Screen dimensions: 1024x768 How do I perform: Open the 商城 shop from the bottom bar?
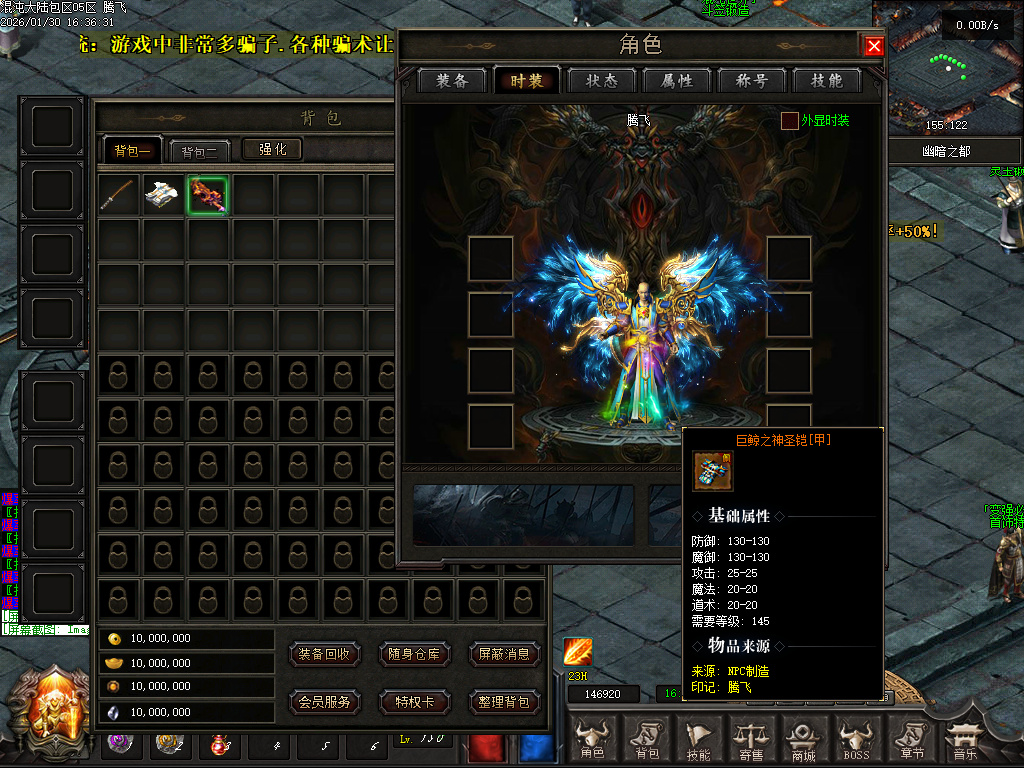point(804,740)
